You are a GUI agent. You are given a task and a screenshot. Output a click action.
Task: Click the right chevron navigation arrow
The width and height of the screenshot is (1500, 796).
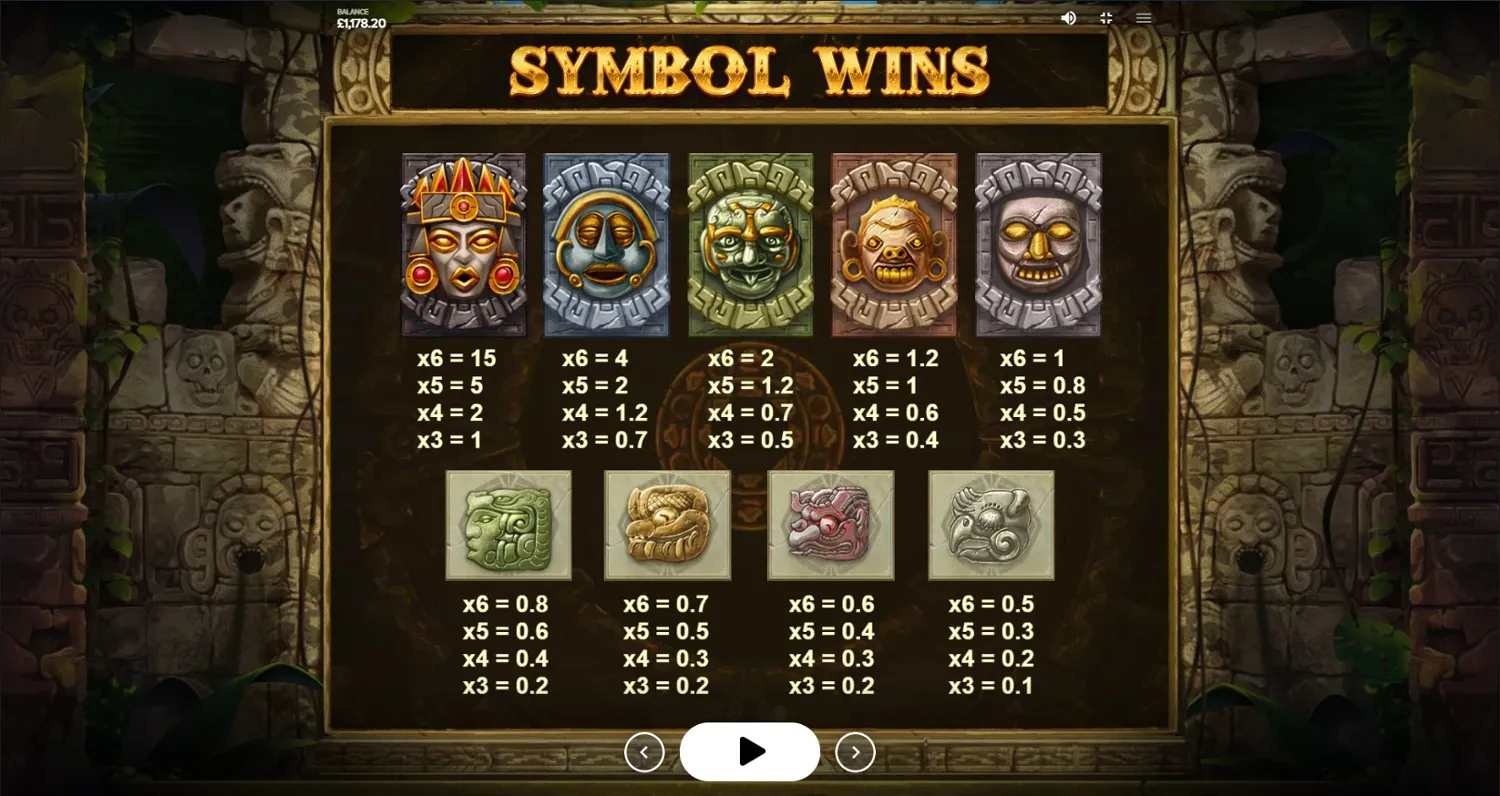855,751
